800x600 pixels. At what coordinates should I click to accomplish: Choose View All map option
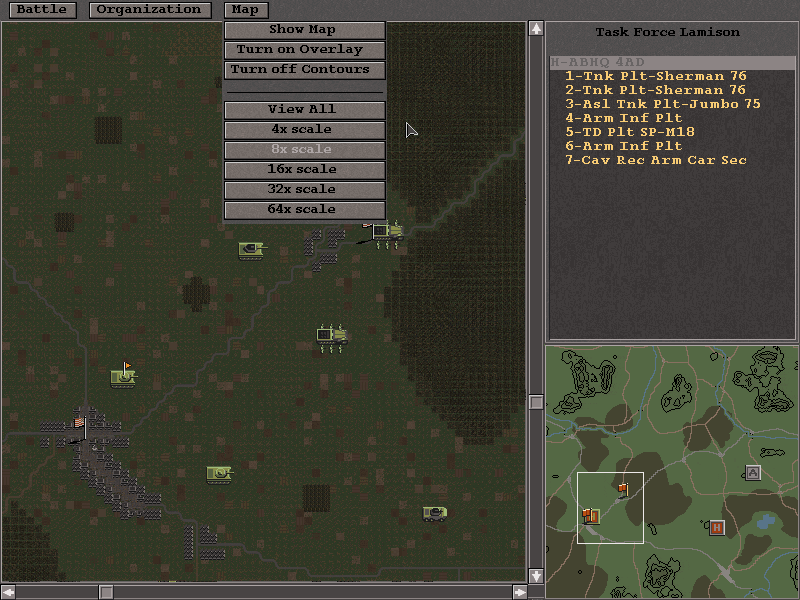[304, 110]
